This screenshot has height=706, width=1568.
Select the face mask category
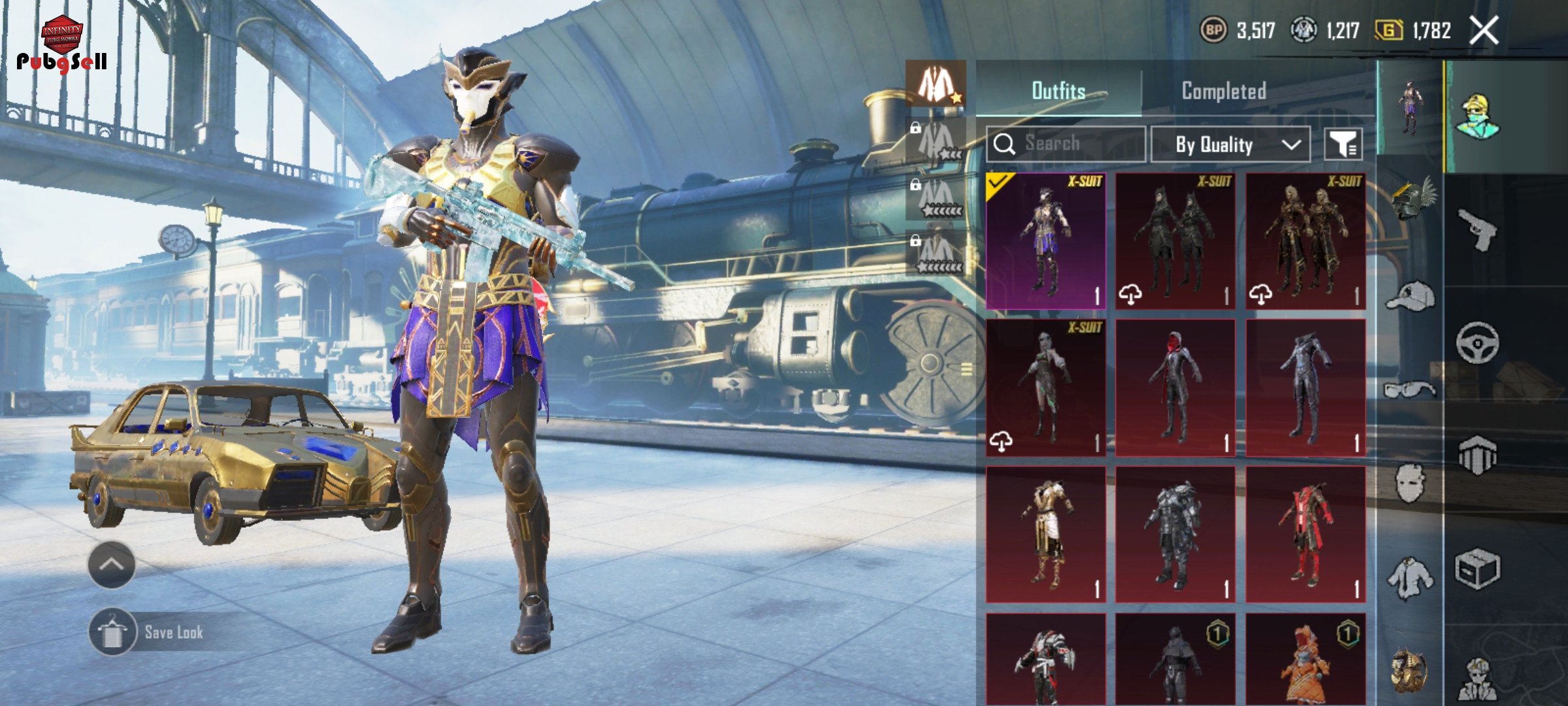click(x=1411, y=484)
